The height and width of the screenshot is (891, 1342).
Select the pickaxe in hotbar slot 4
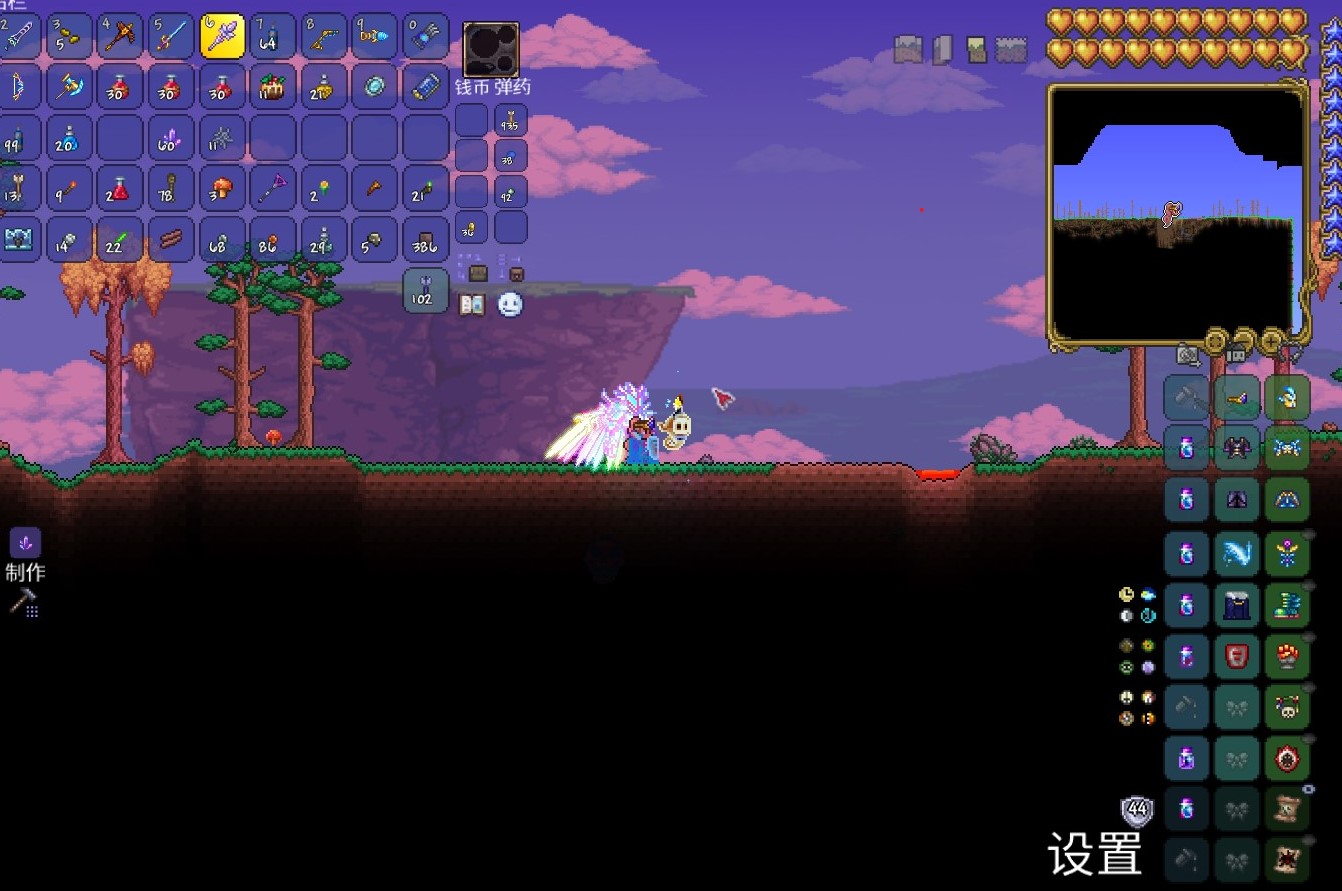coord(120,37)
